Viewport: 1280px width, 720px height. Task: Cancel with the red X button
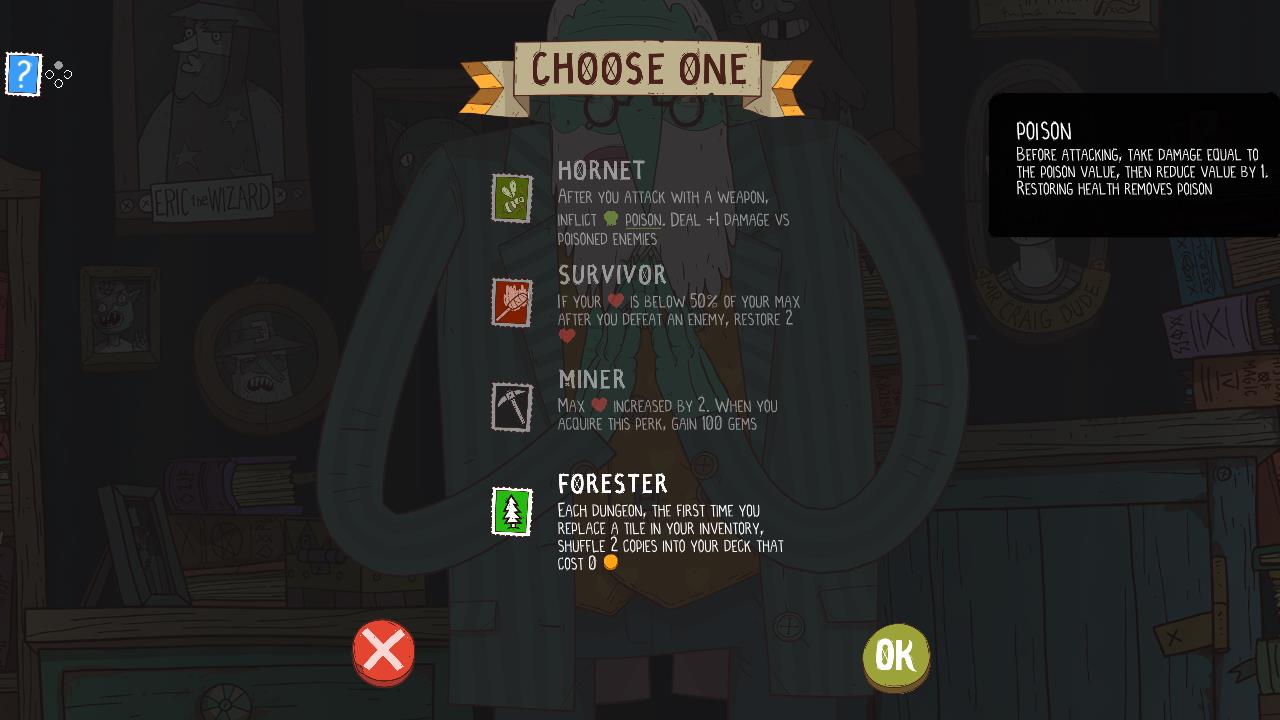coord(384,652)
